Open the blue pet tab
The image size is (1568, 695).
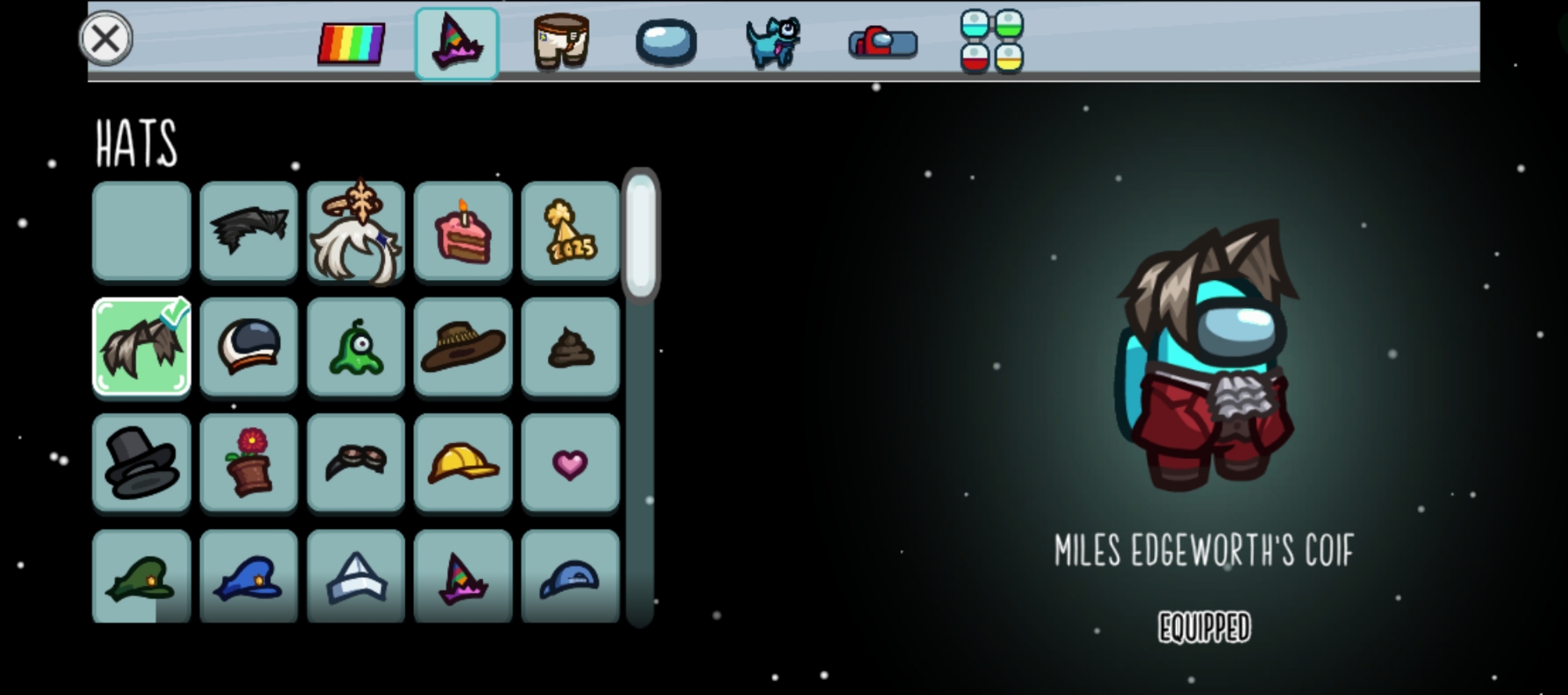773,43
